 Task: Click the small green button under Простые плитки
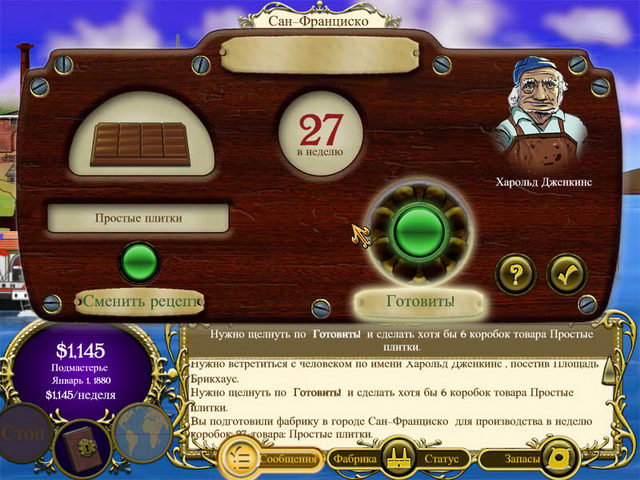(x=139, y=262)
